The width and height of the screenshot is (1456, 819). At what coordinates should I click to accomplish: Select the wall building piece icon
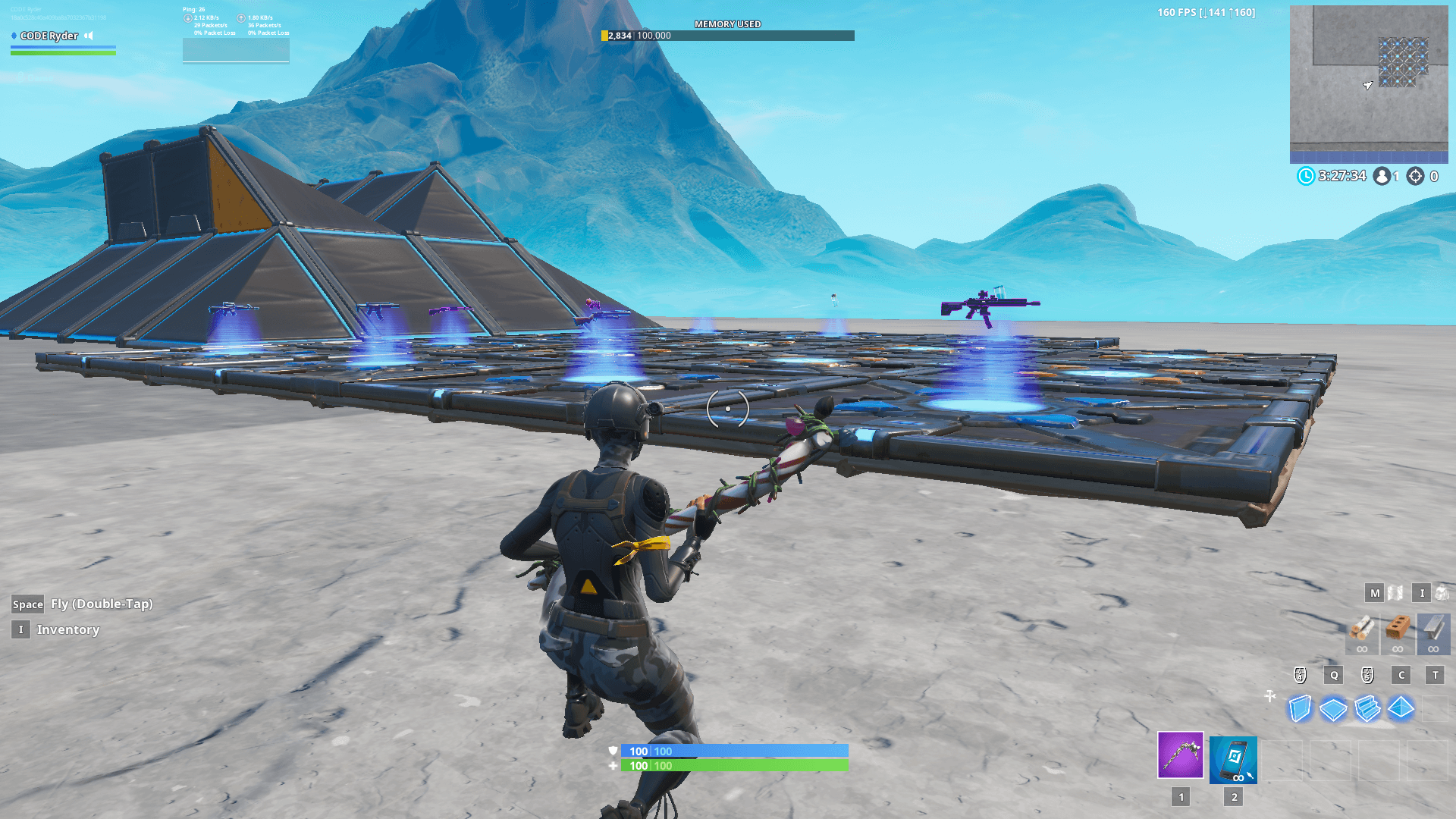[x=1300, y=709]
